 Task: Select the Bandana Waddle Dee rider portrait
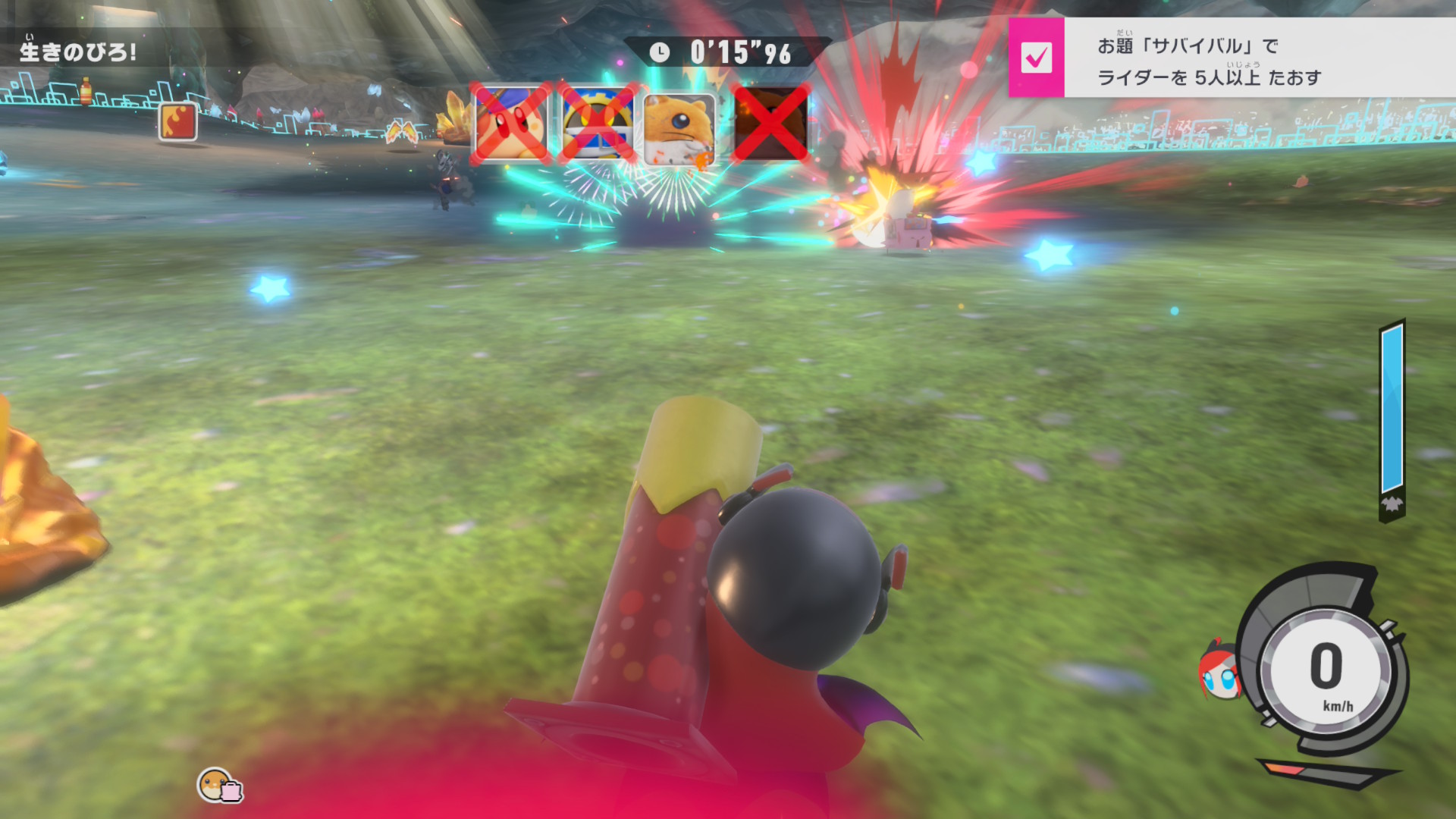point(510,124)
